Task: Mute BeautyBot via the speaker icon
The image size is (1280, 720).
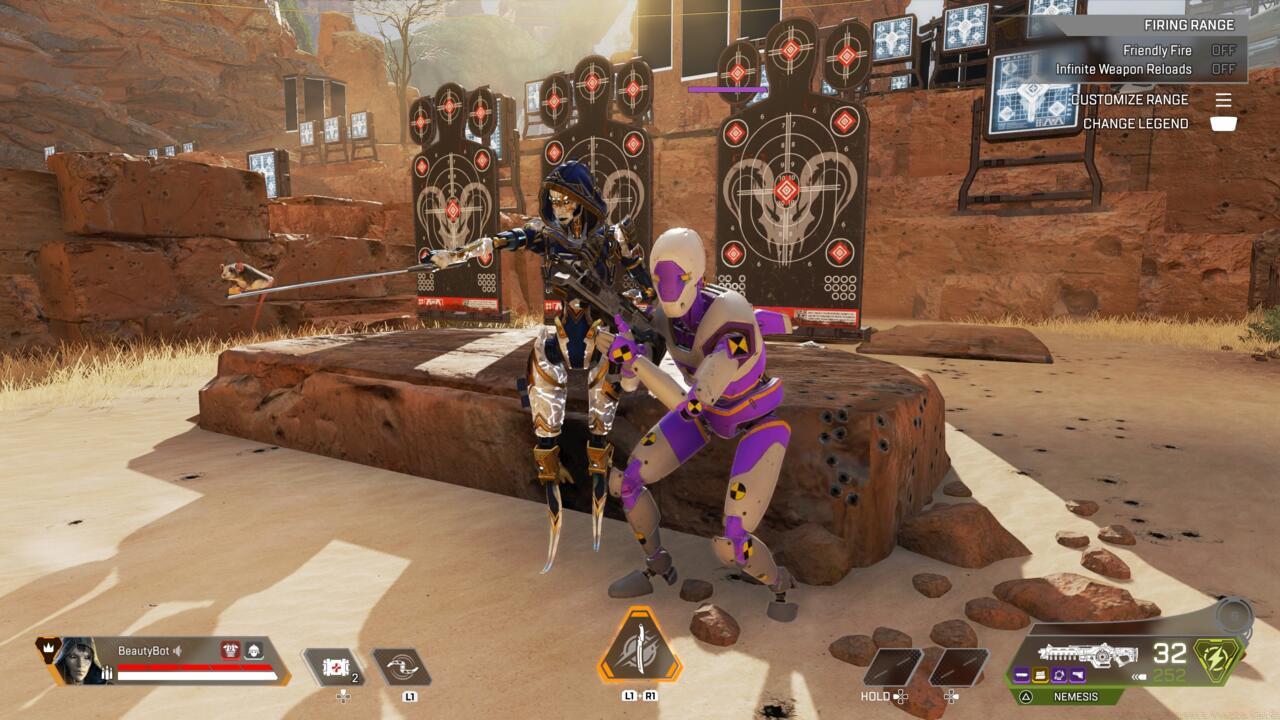Action: click(177, 651)
